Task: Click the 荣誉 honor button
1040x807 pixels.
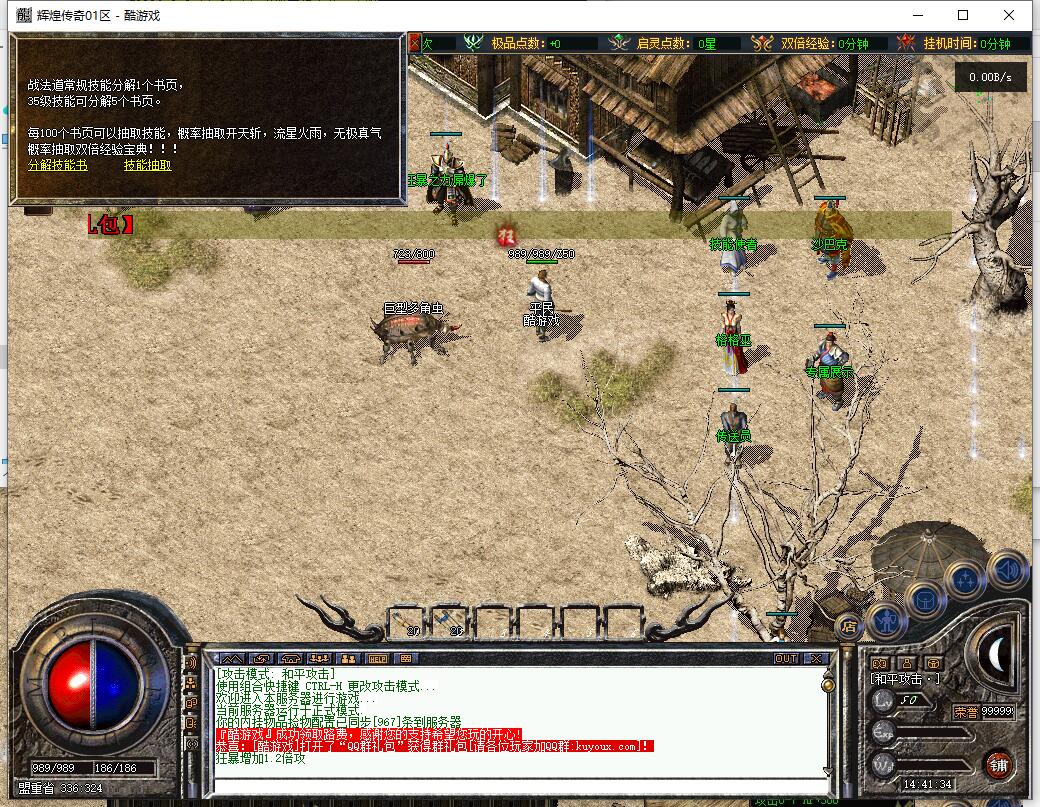Action: tap(964, 711)
